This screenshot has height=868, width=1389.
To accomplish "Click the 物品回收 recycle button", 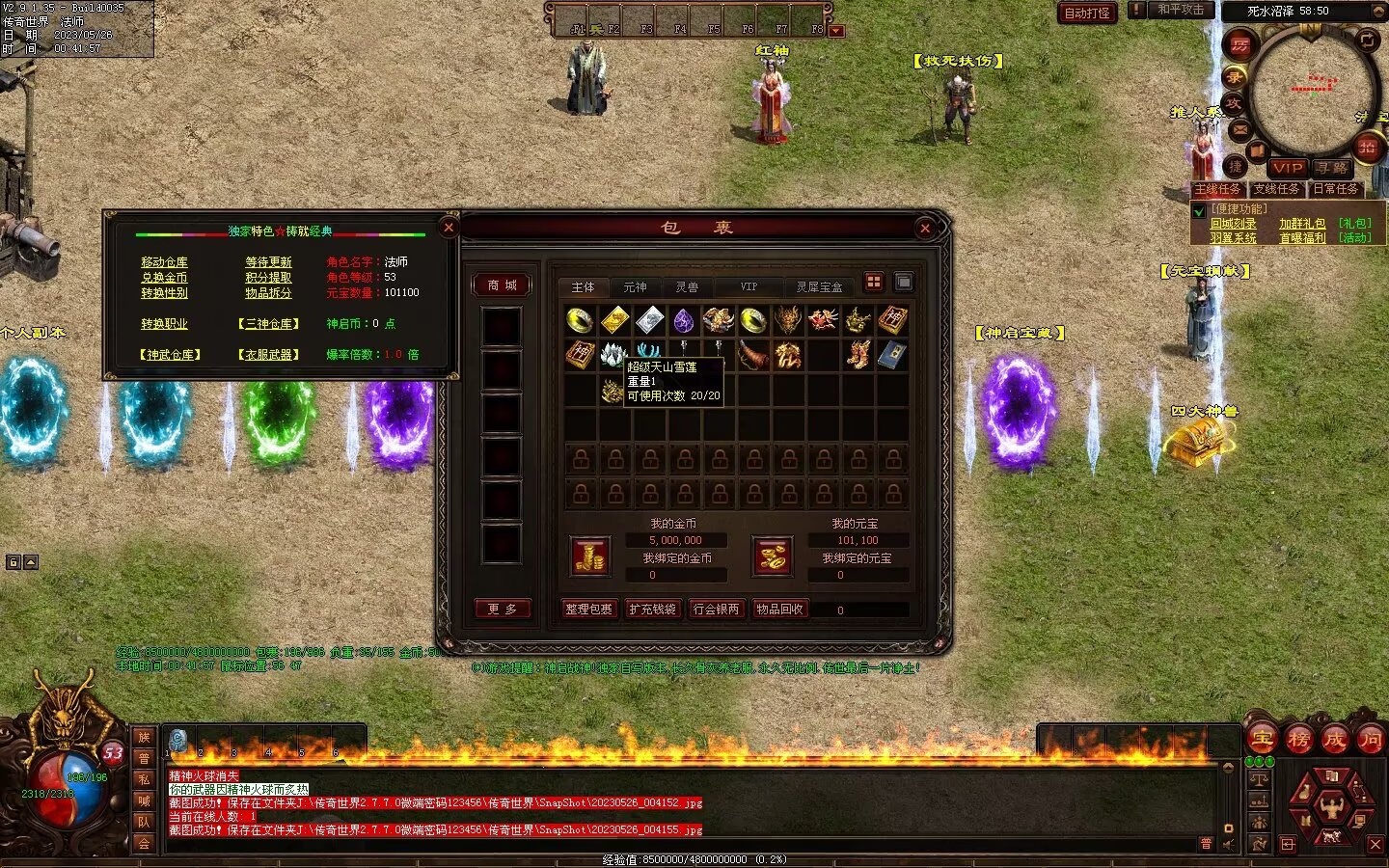I will point(779,610).
